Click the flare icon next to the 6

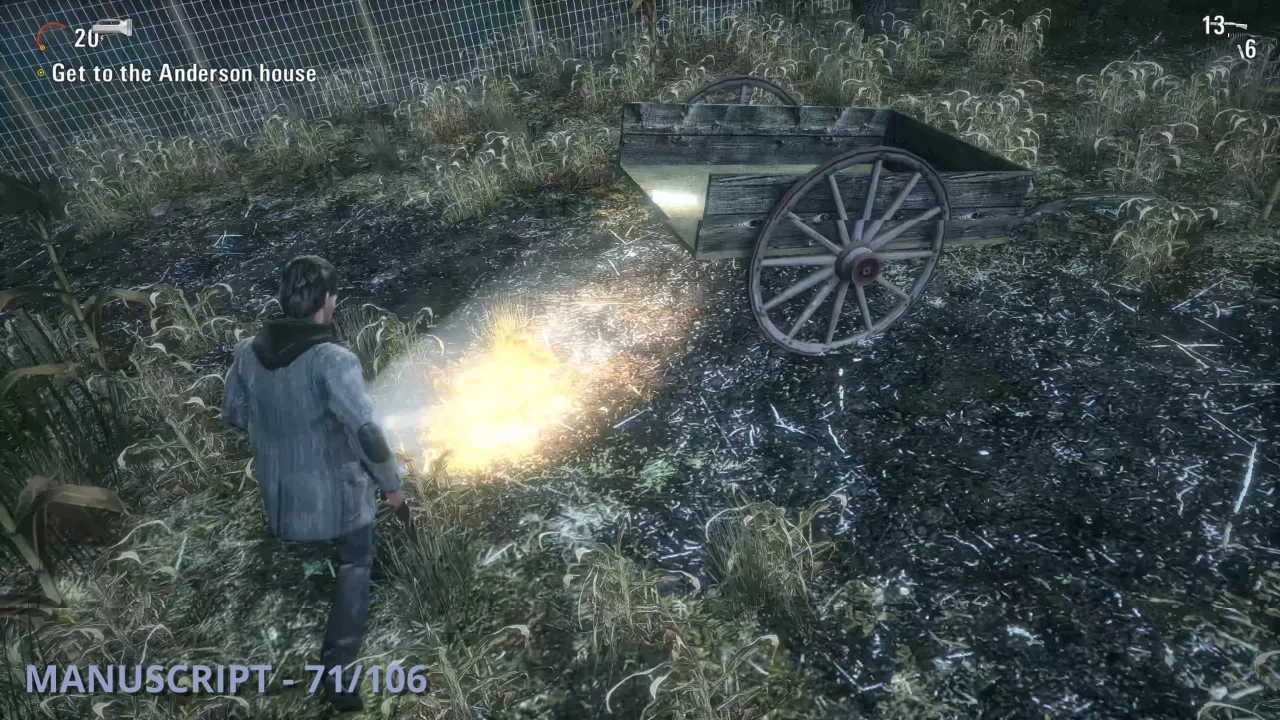1240,50
